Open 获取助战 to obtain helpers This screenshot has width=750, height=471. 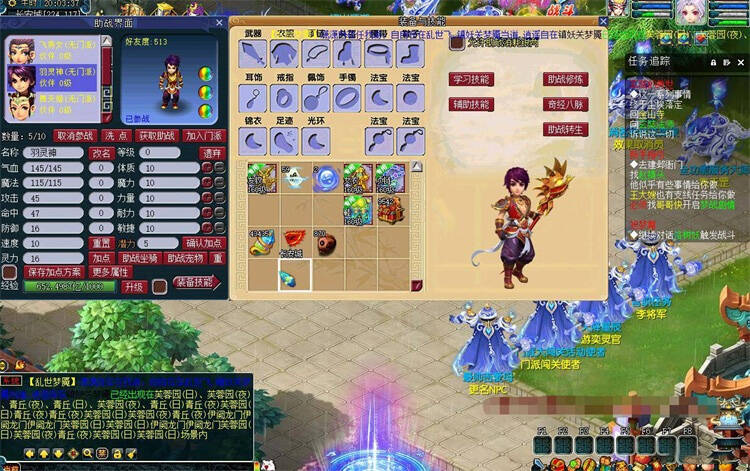157,136
